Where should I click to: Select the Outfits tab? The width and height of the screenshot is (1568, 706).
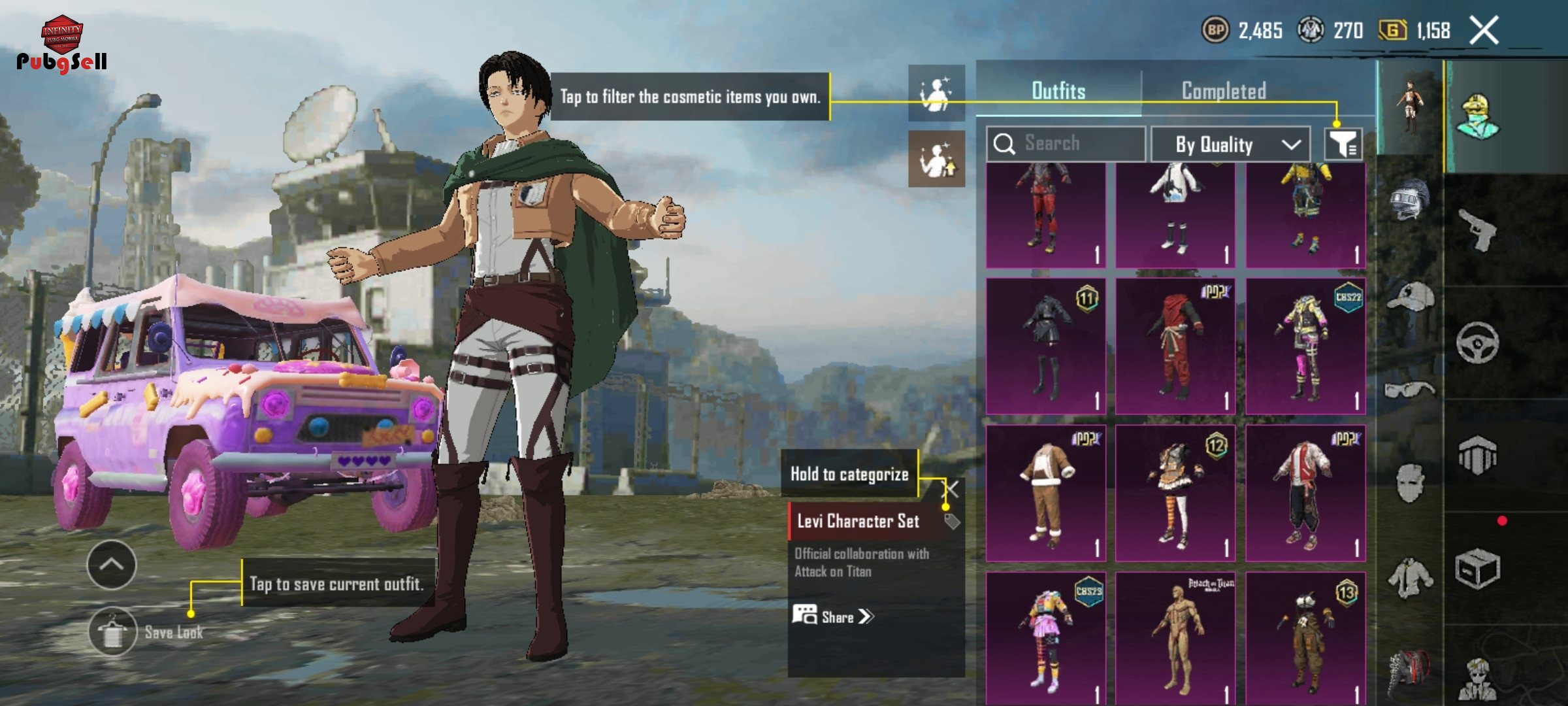click(1058, 91)
